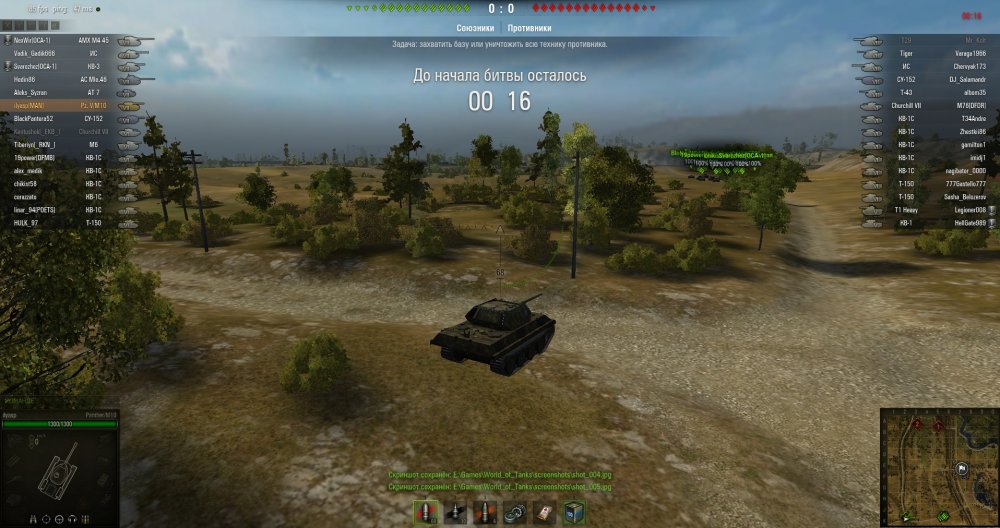1000x528 pixels.
Task: Activate the blue box consumable slot
Action: [573, 512]
